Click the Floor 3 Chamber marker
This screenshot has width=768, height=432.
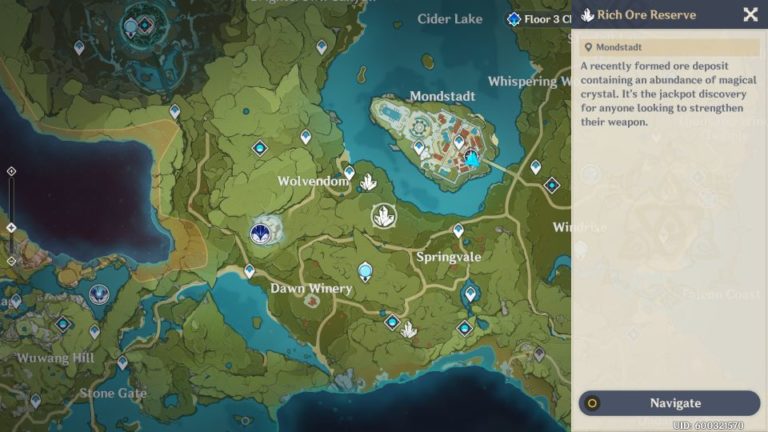tap(514, 19)
